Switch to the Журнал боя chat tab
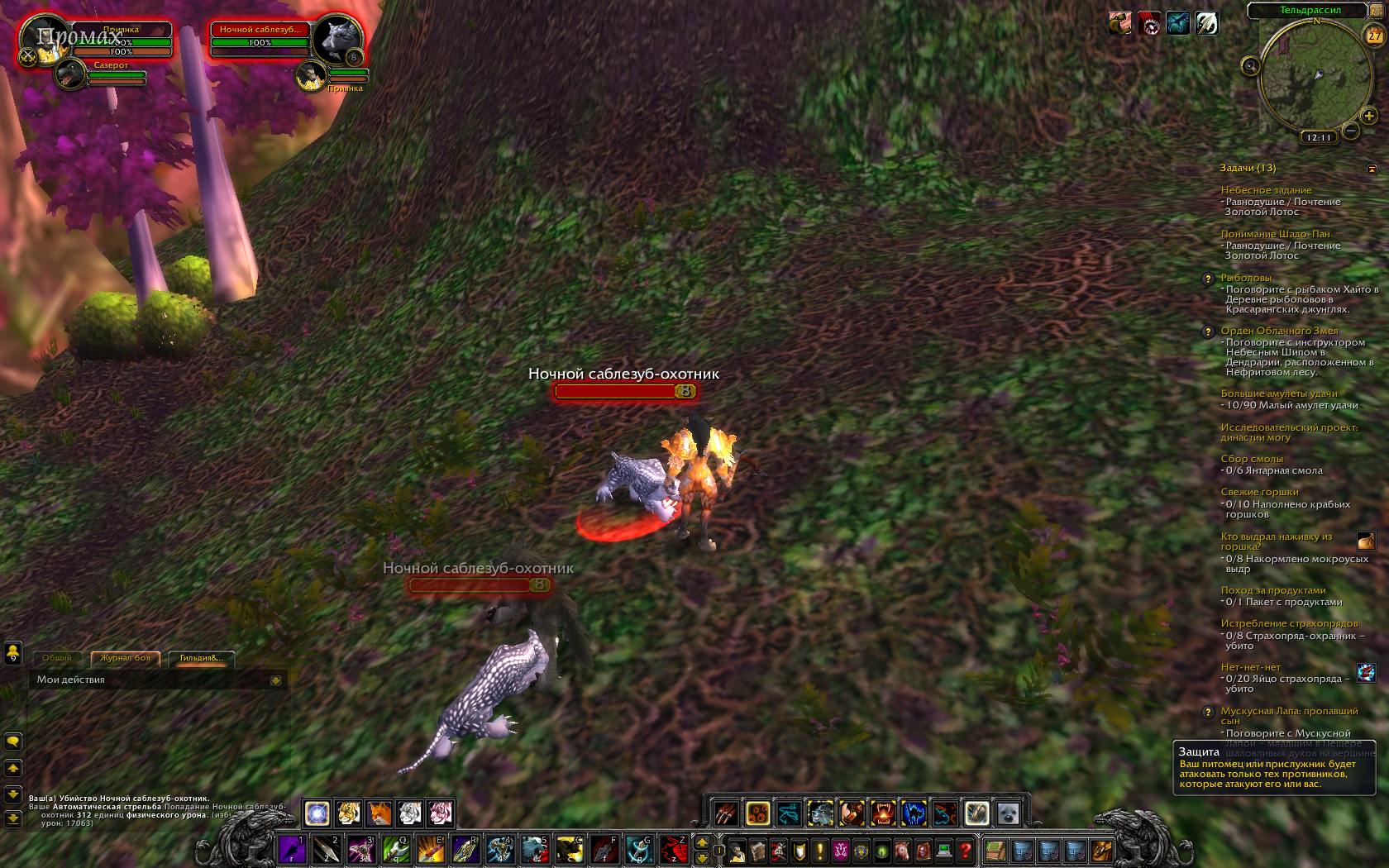The width and height of the screenshot is (1389, 868). tap(125, 658)
